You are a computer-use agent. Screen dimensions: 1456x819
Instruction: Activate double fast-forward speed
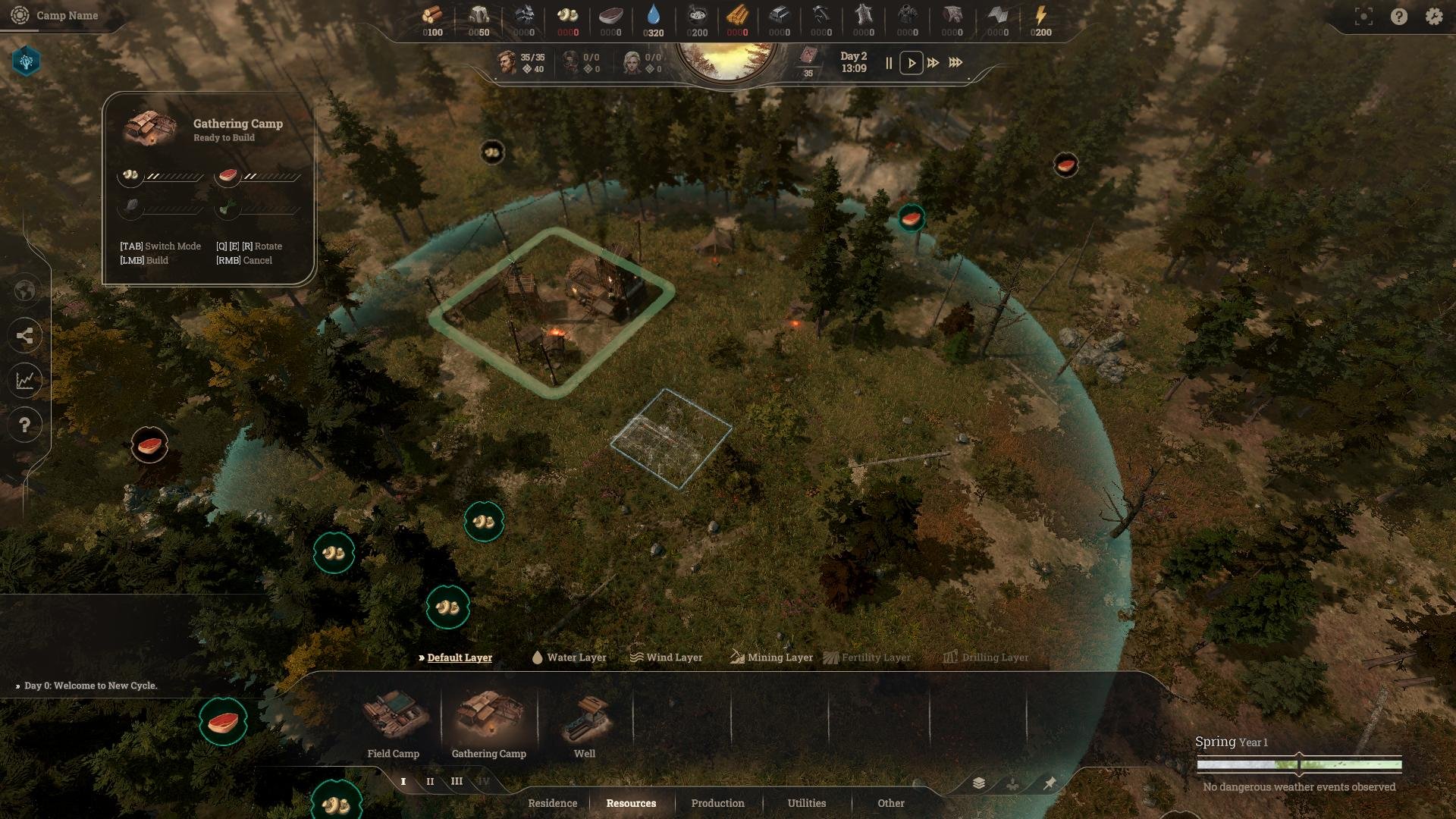point(934,63)
